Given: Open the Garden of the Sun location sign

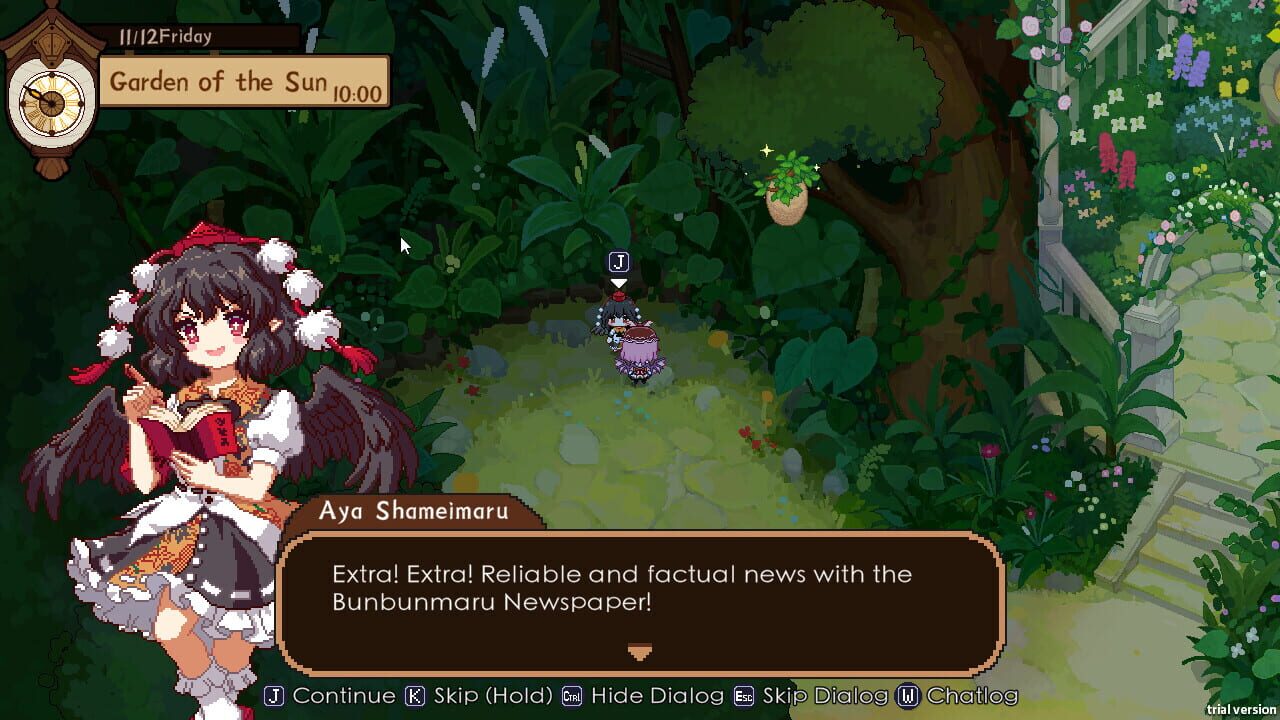Looking at the screenshot, I should click(220, 82).
